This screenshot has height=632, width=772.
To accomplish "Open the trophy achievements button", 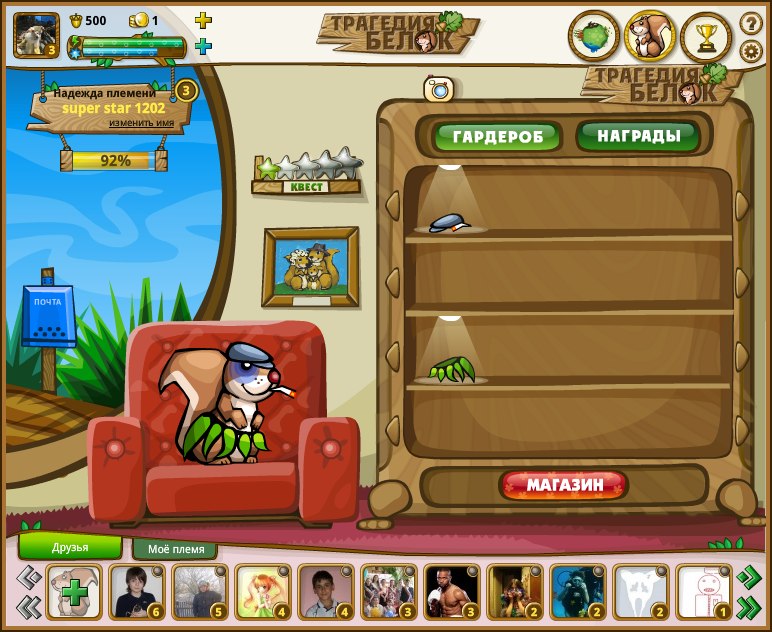I will [x=706, y=37].
